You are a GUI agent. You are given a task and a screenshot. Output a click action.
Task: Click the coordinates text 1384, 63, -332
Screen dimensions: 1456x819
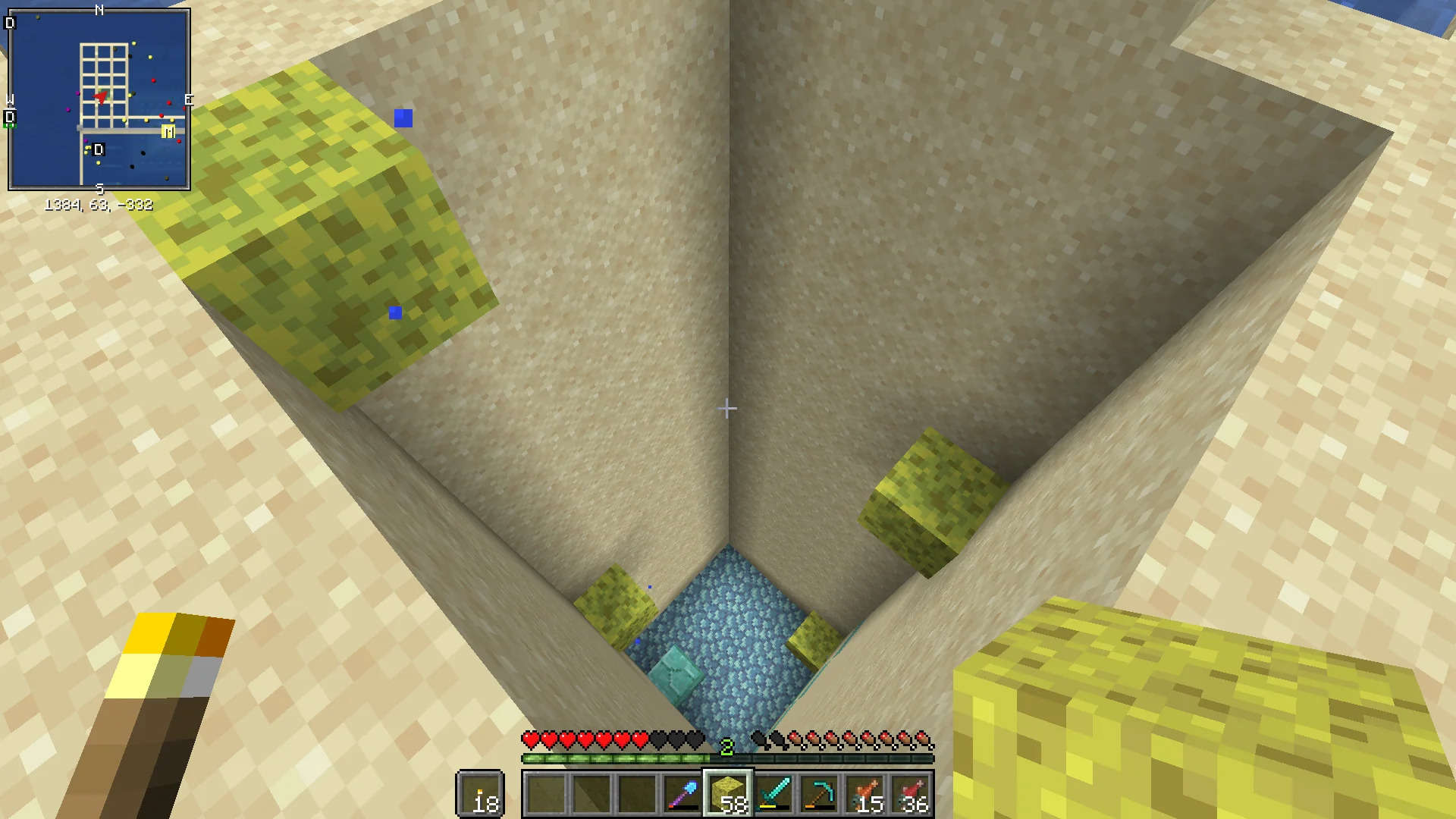click(99, 203)
